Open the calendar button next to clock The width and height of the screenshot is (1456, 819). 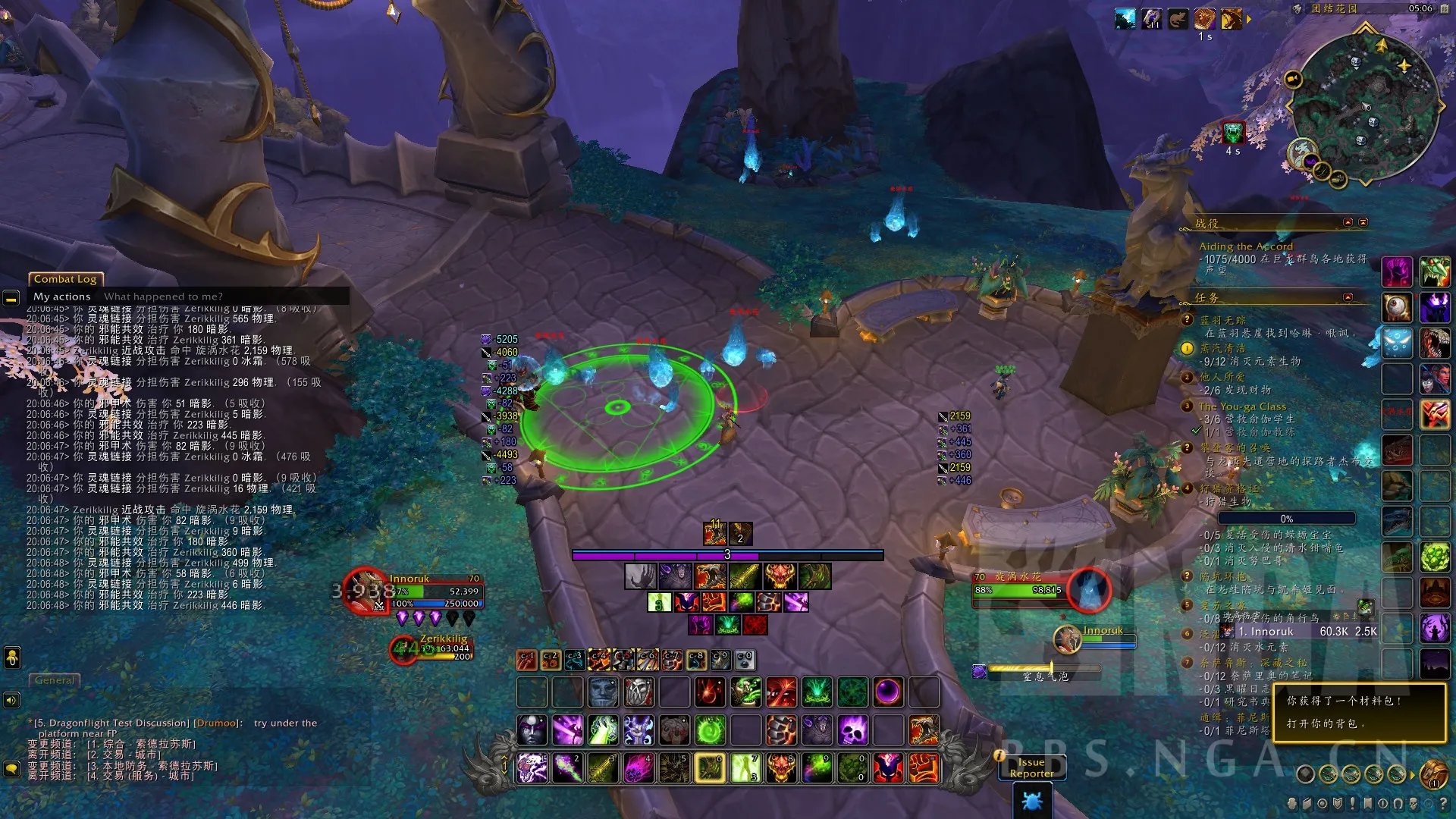[1445, 8]
